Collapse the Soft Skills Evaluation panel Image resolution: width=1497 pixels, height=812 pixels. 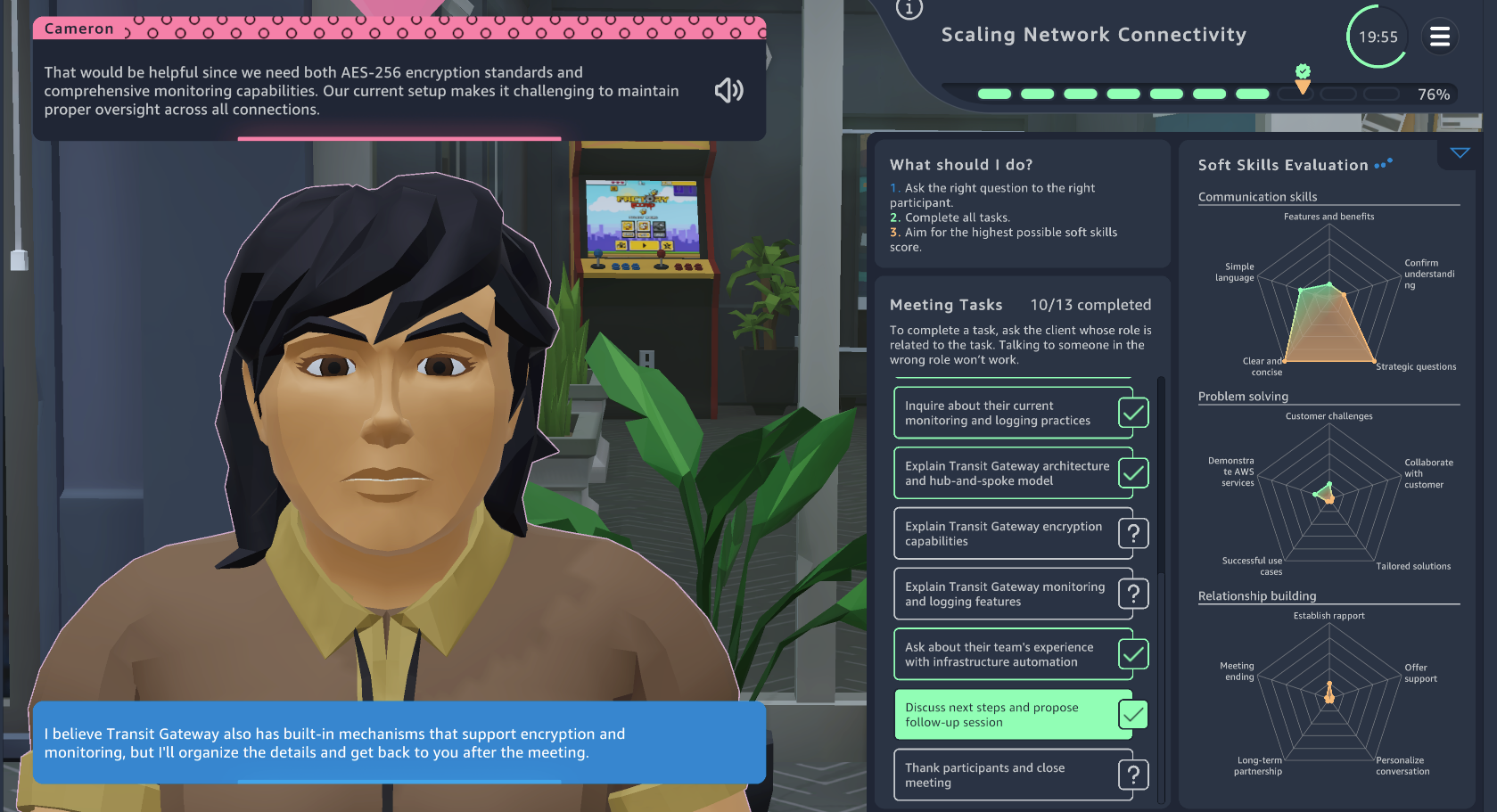(1460, 153)
